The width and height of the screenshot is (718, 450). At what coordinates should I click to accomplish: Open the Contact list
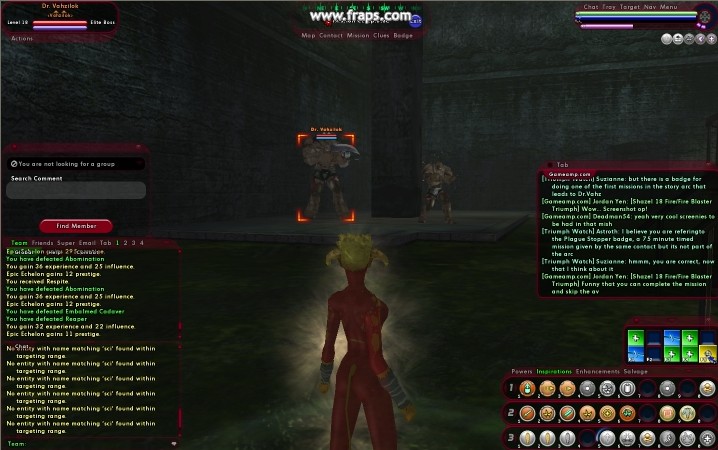[x=330, y=35]
